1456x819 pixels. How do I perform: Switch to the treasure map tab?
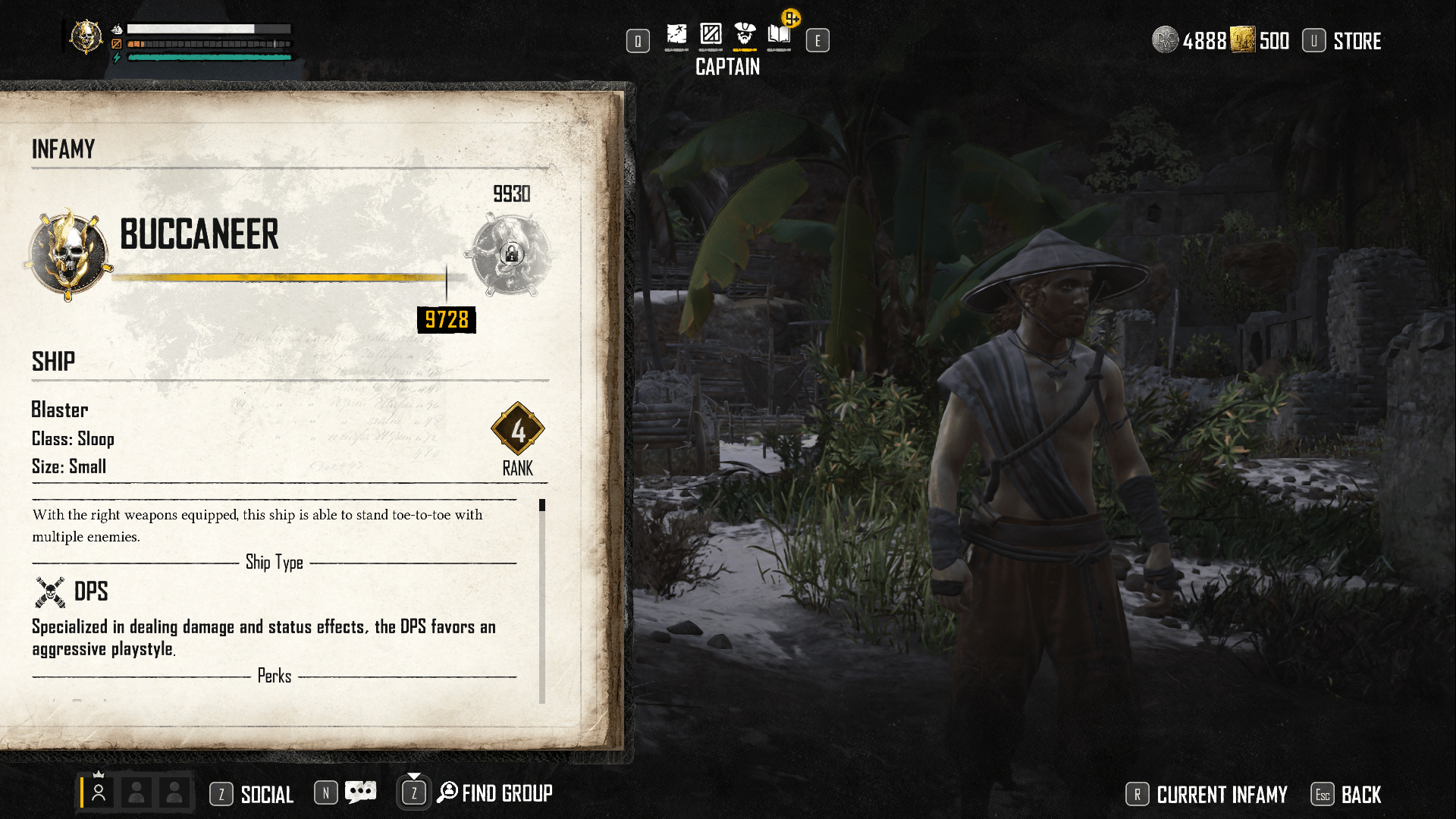click(676, 35)
